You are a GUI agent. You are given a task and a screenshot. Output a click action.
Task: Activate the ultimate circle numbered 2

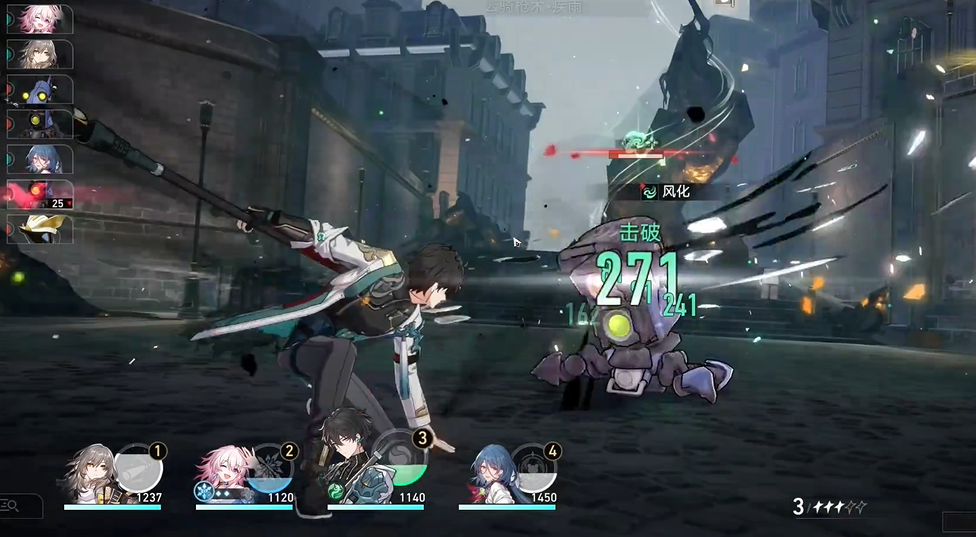(x=269, y=466)
